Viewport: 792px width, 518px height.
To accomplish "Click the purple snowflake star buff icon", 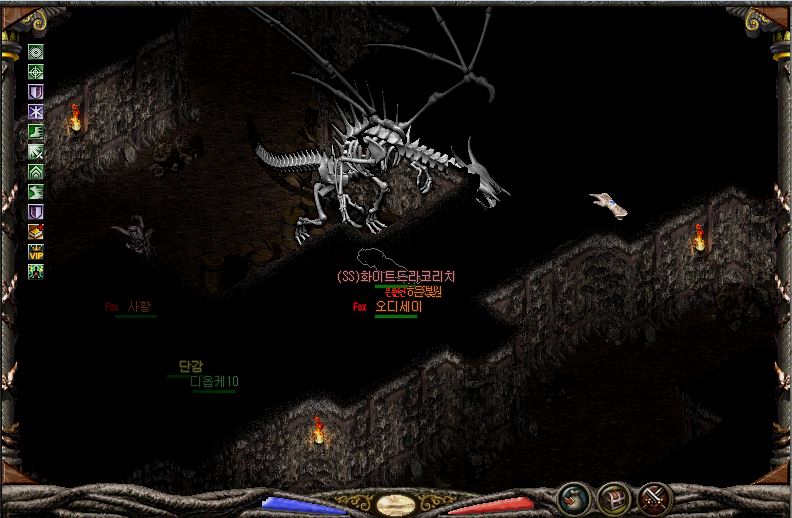I will click(36, 111).
